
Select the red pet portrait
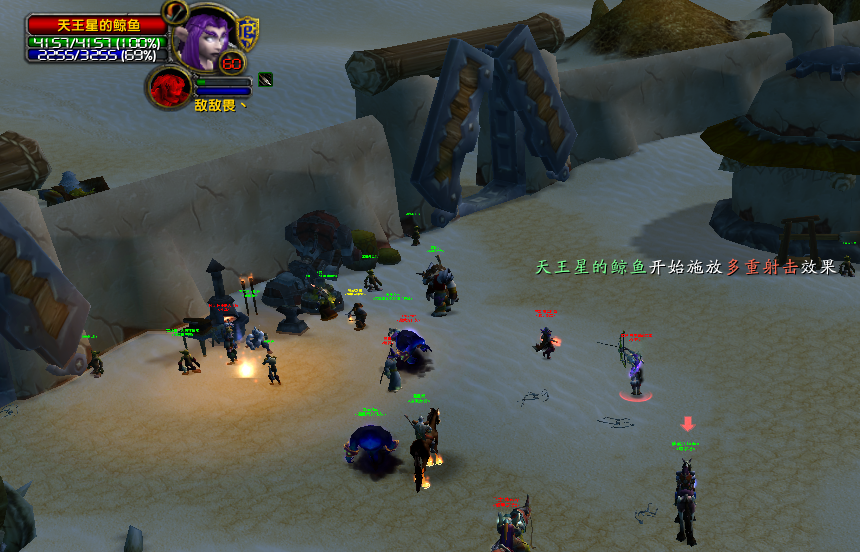[x=170, y=87]
